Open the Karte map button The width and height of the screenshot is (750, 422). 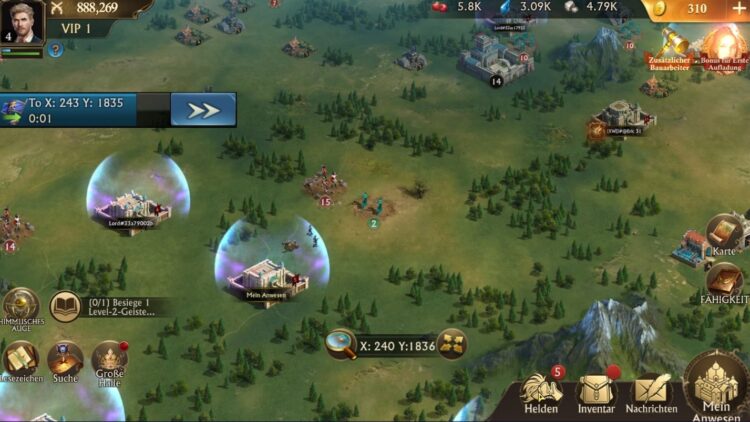point(724,235)
